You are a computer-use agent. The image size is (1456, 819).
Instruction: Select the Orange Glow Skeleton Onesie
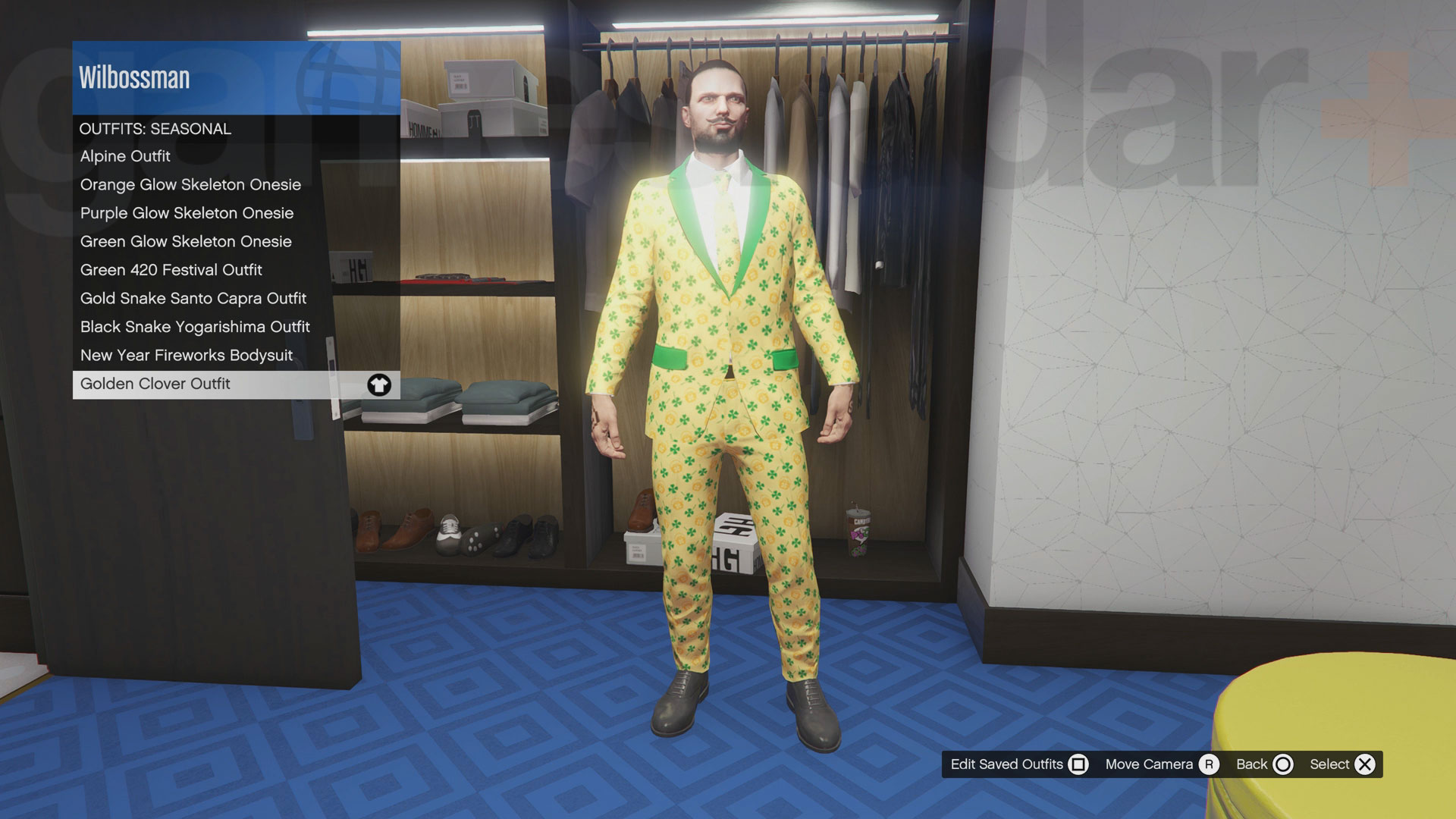click(190, 184)
